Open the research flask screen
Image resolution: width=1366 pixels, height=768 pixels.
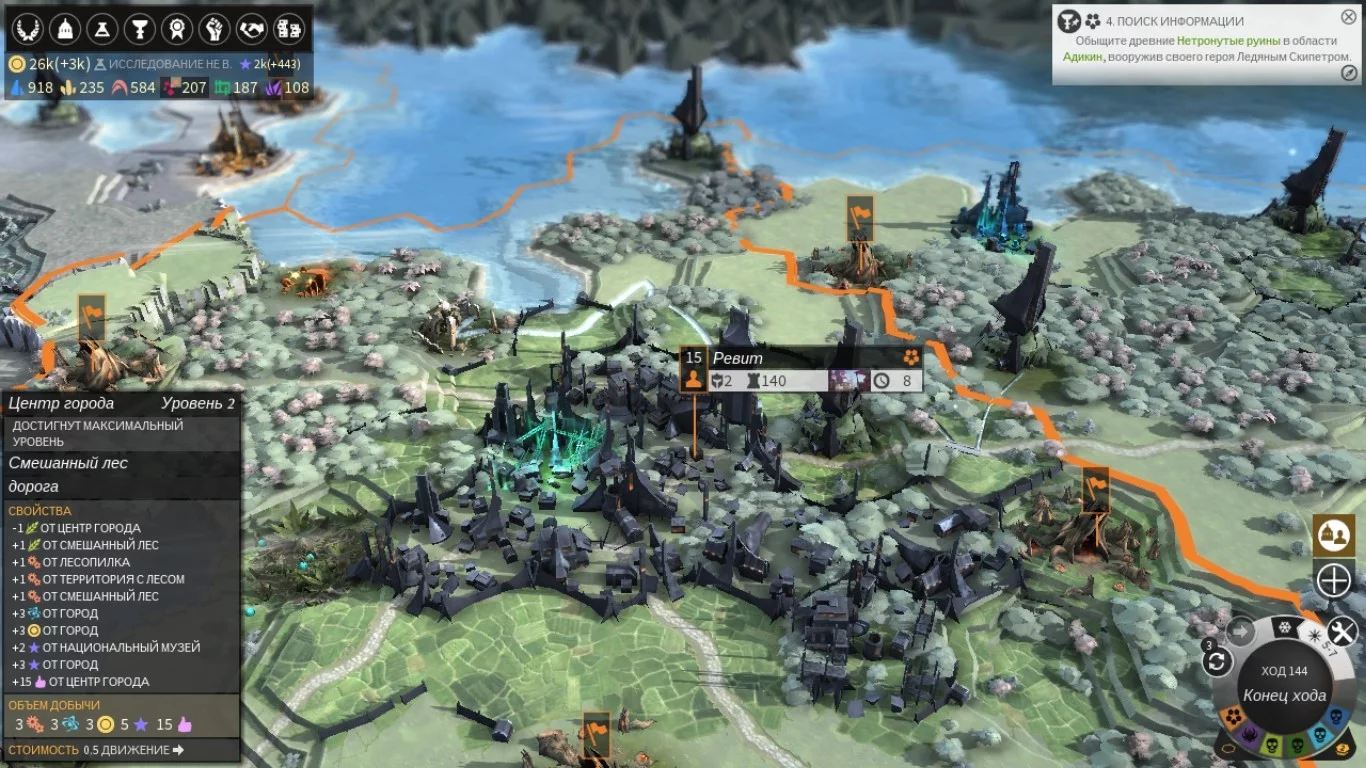coord(102,29)
